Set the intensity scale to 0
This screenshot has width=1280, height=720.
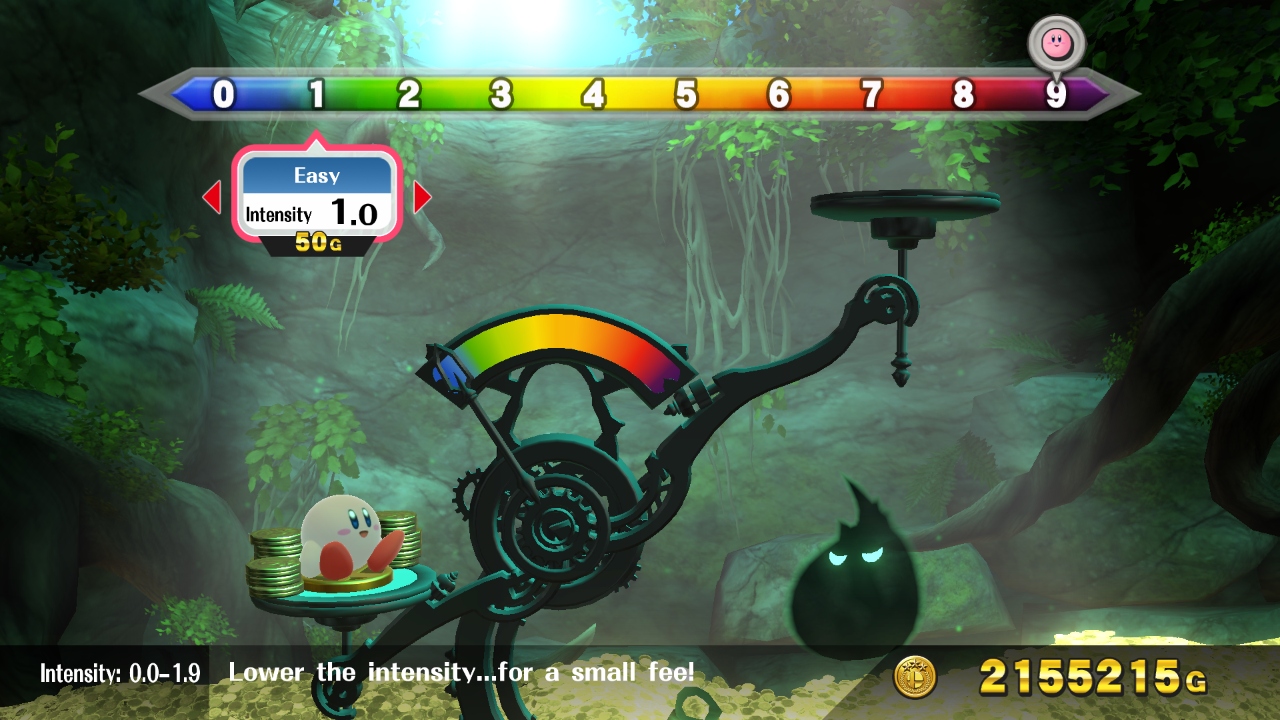(x=224, y=95)
